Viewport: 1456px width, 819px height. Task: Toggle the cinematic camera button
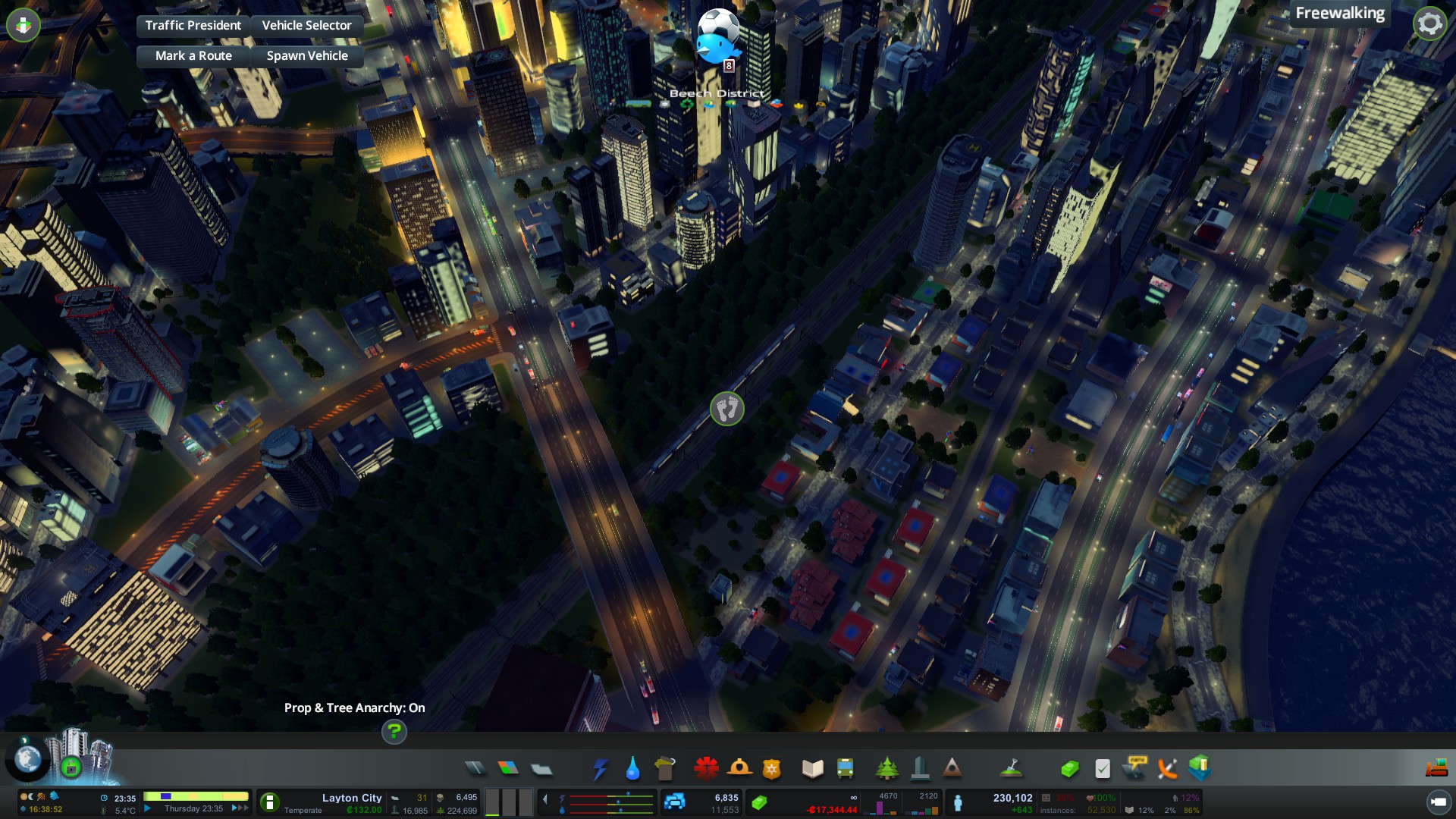(x=1437, y=802)
